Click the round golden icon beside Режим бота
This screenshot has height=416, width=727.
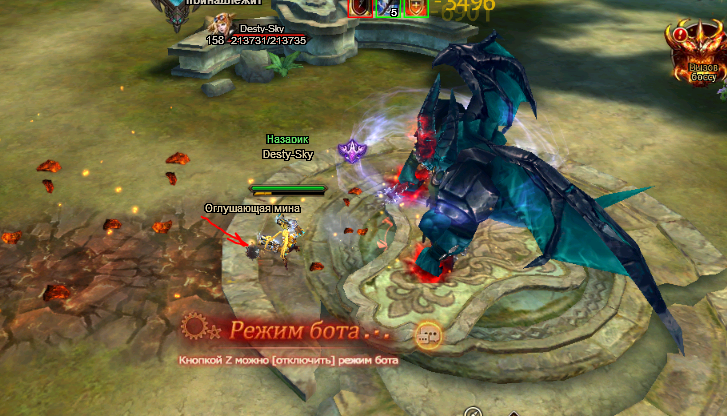(429, 334)
